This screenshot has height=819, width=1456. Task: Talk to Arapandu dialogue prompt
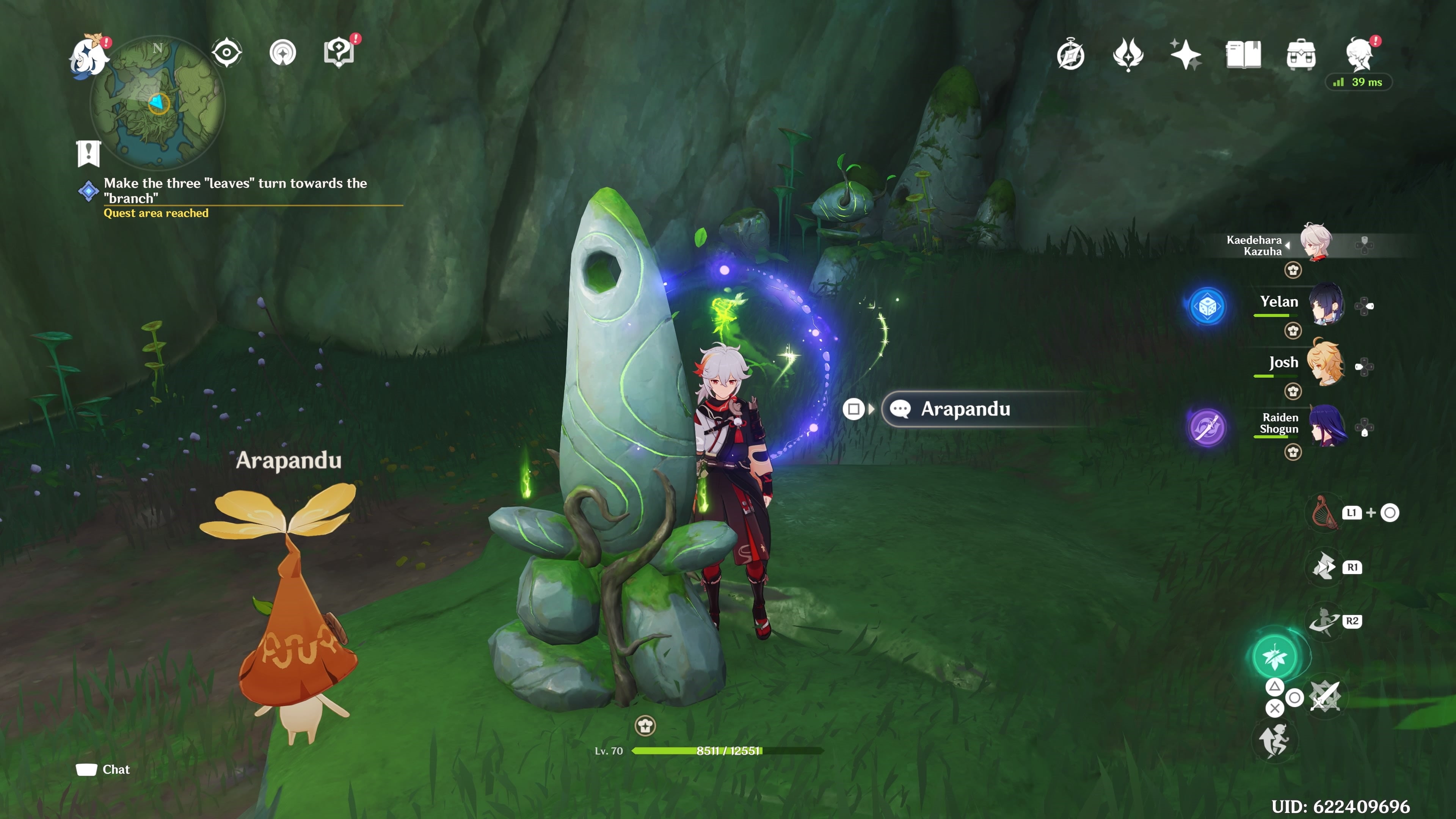coord(965,409)
